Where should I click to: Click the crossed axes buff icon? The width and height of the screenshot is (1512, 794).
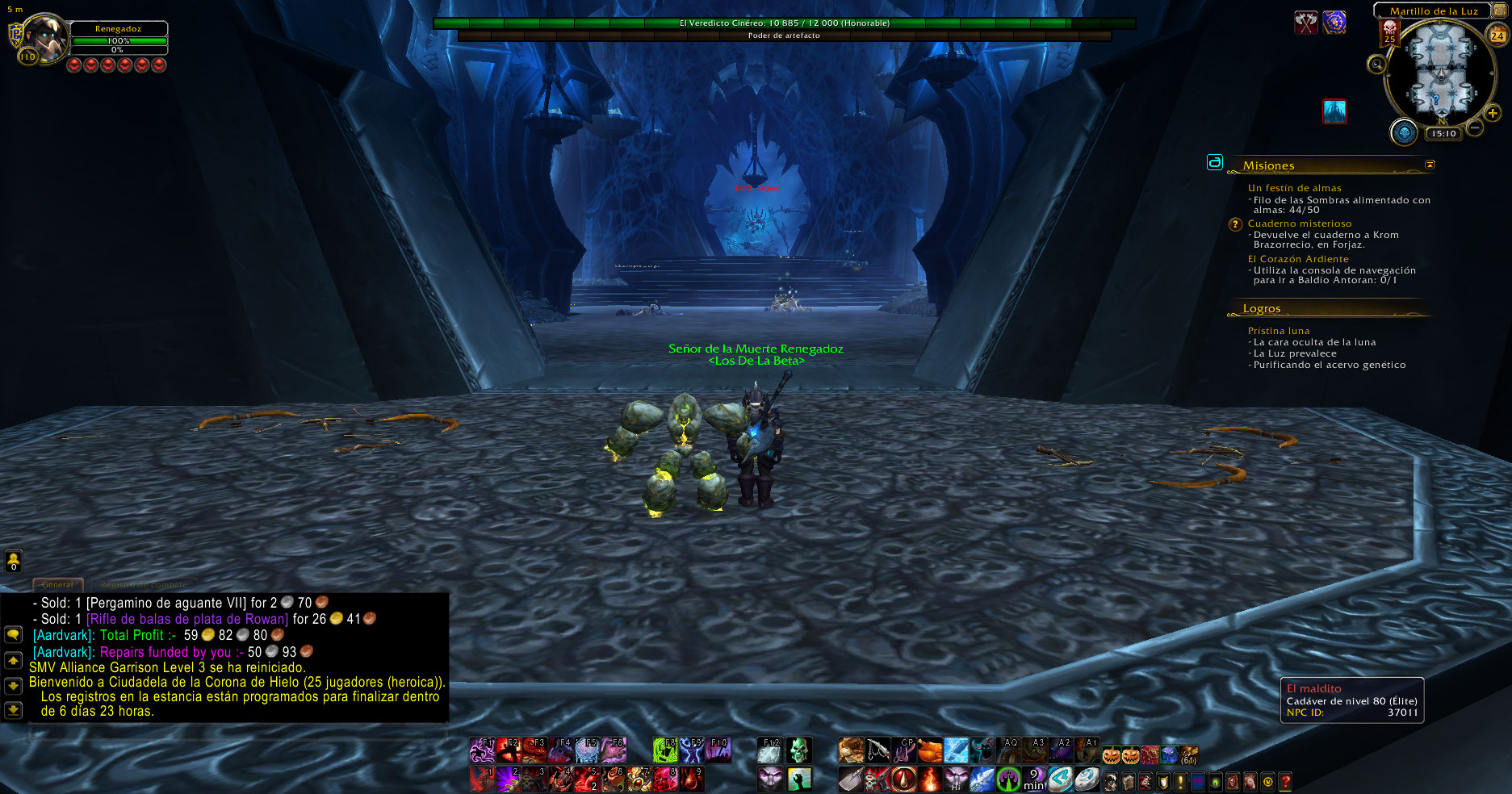pos(1305,23)
